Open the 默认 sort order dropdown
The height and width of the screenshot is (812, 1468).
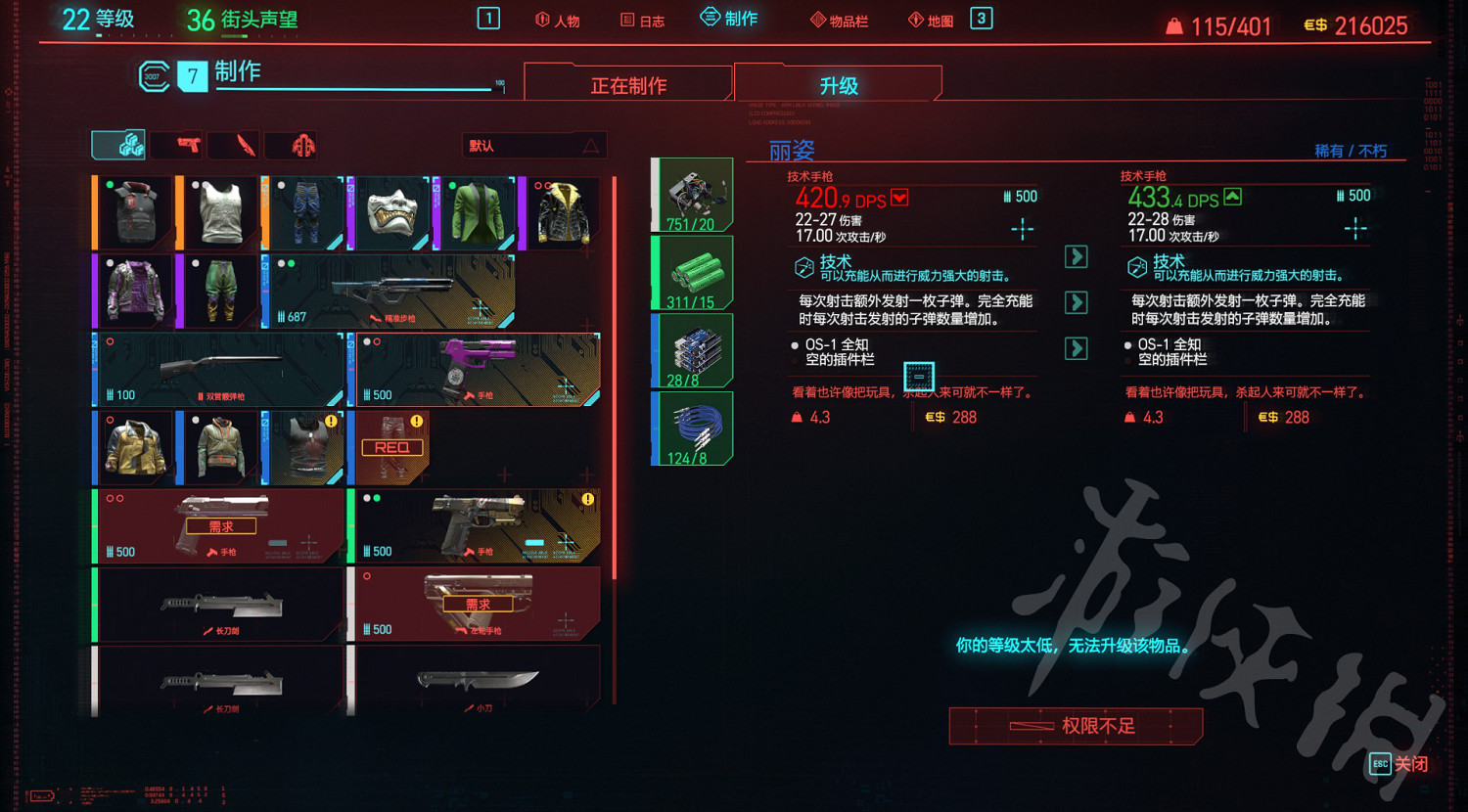(x=534, y=145)
